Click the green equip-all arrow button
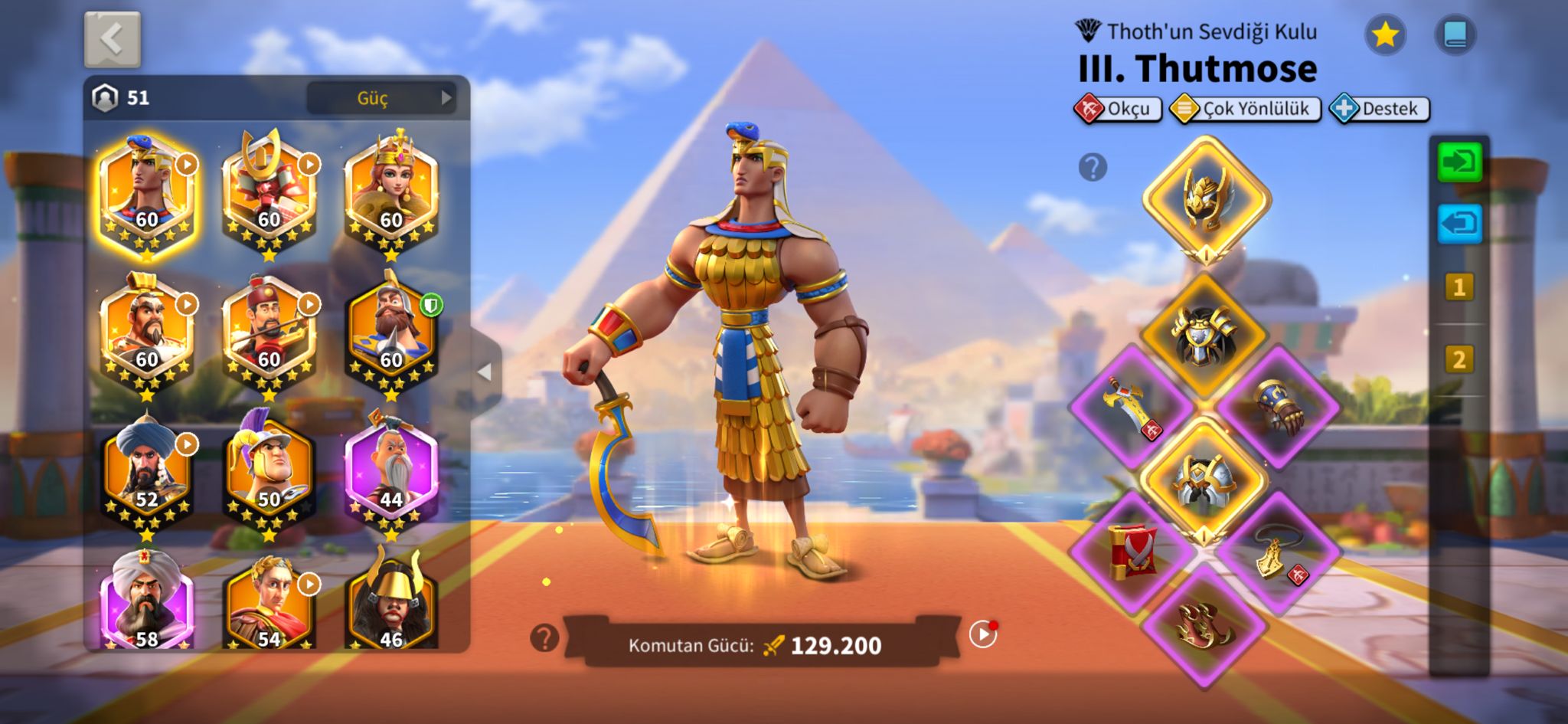The image size is (1568, 724). pos(1459,162)
